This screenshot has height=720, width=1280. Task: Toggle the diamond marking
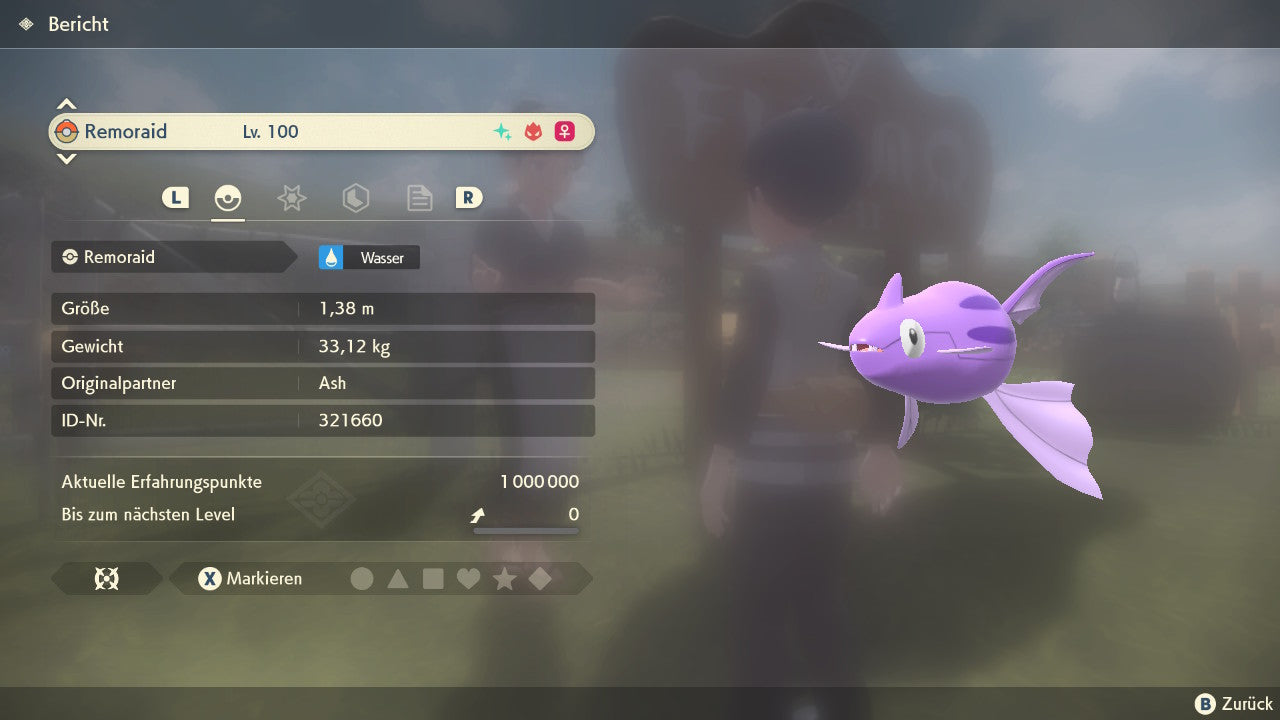click(540, 579)
